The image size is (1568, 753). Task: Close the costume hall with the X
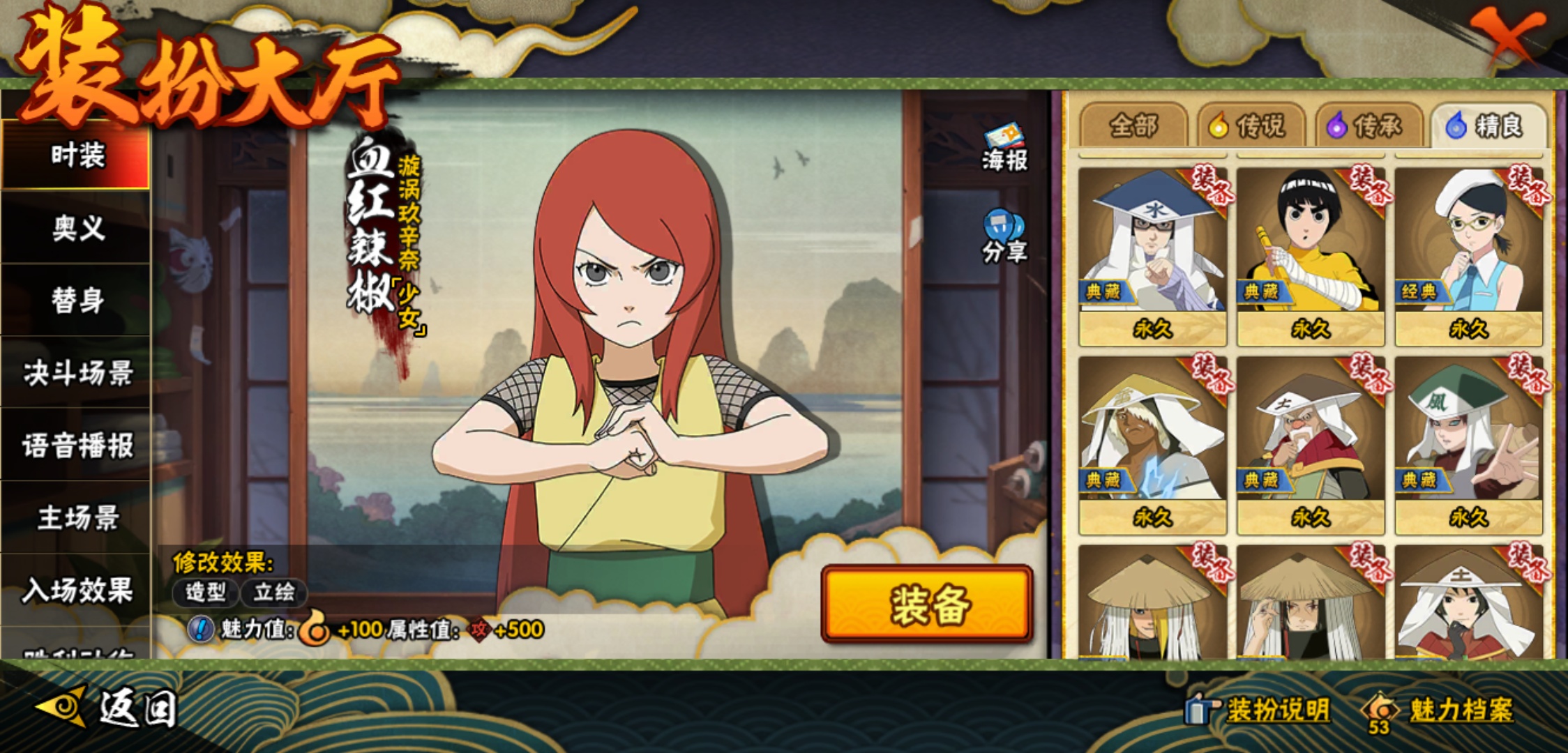(1507, 35)
